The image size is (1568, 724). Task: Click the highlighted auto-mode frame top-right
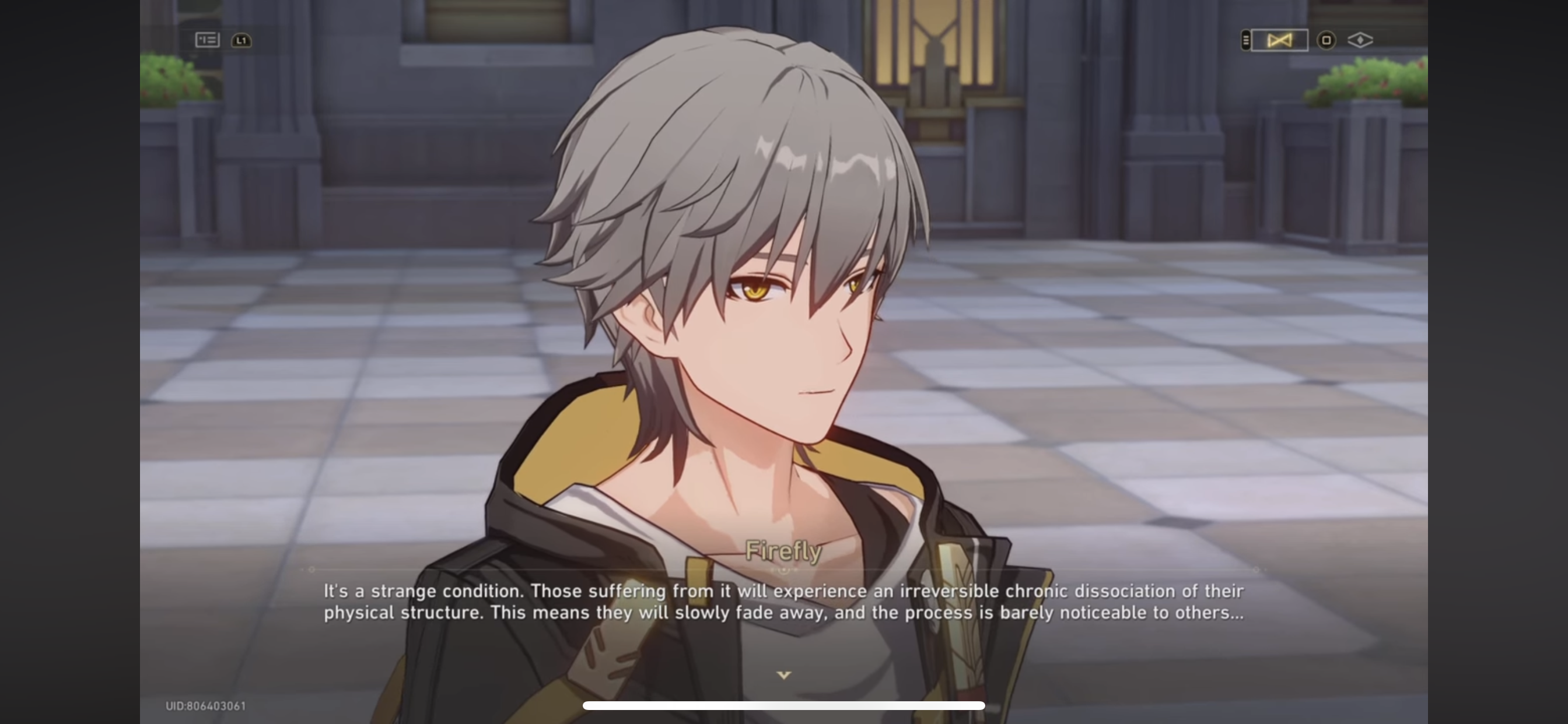tap(1278, 40)
